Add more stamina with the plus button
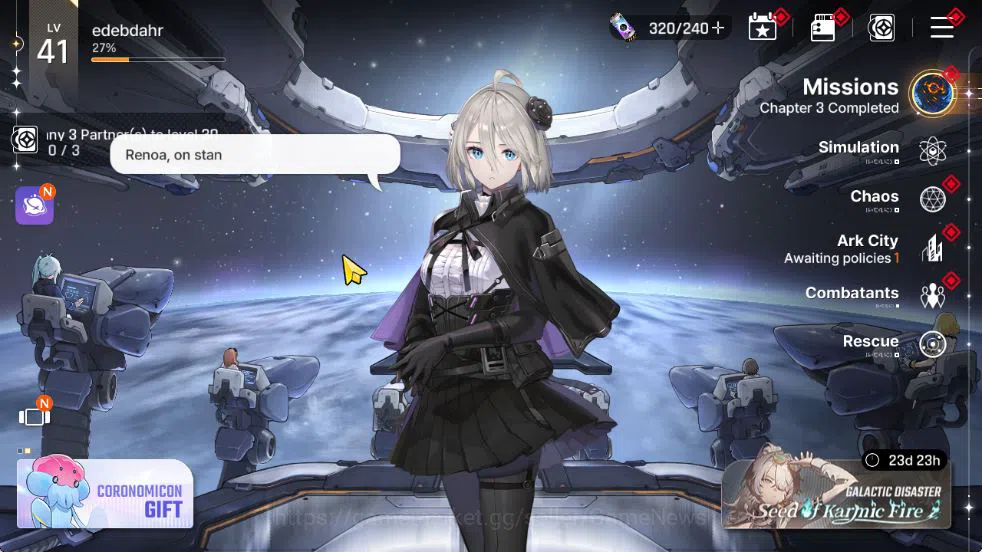 [x=718, y=28]
